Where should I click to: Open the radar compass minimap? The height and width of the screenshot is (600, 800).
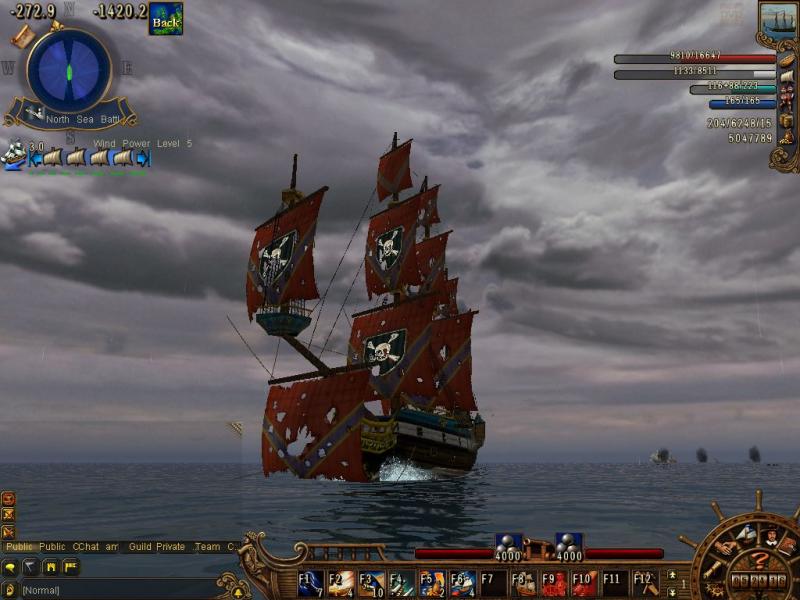pos(69,72)
